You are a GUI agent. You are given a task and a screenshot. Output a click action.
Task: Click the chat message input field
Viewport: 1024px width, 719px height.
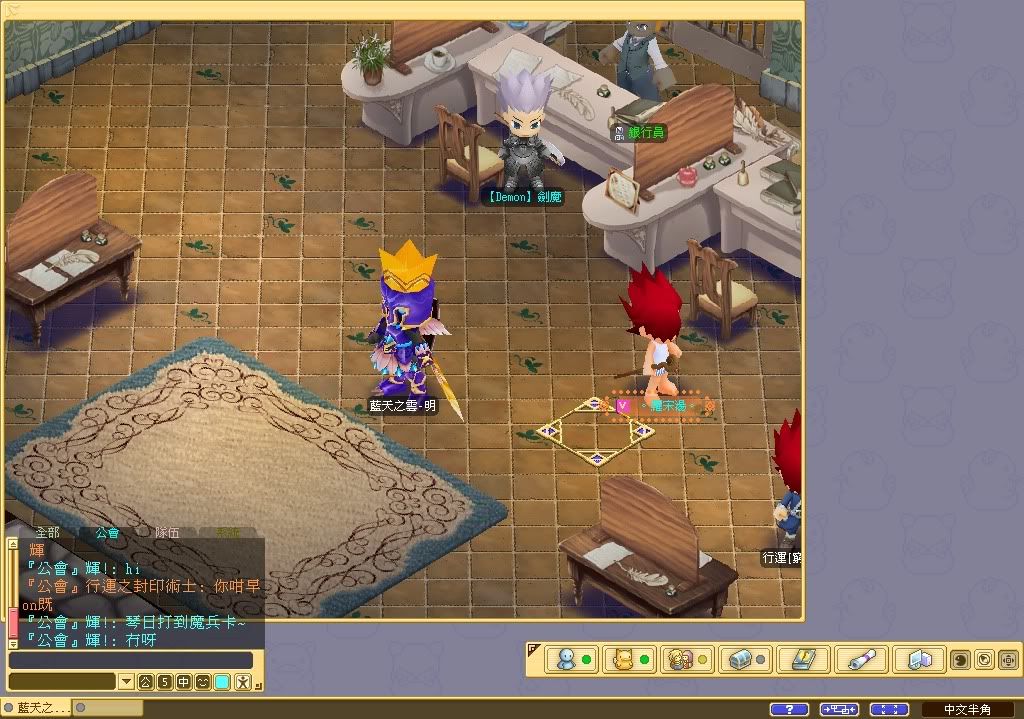[130, 660]
